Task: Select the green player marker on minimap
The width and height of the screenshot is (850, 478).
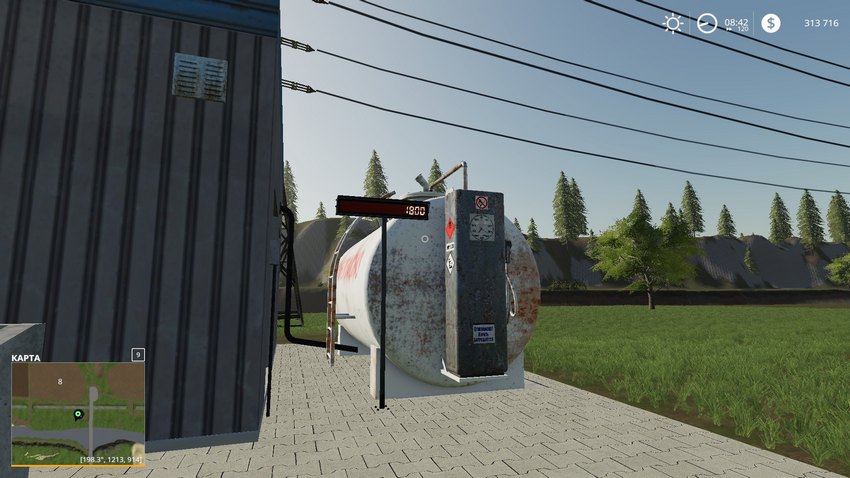Action: click(77, 414)
